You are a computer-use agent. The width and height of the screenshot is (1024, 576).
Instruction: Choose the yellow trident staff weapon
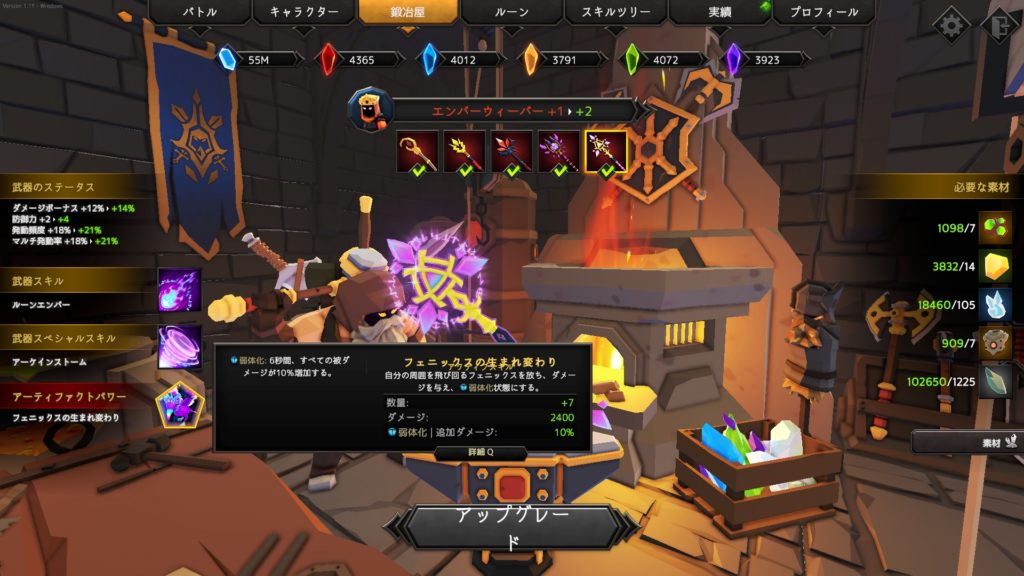pos(464,150)
